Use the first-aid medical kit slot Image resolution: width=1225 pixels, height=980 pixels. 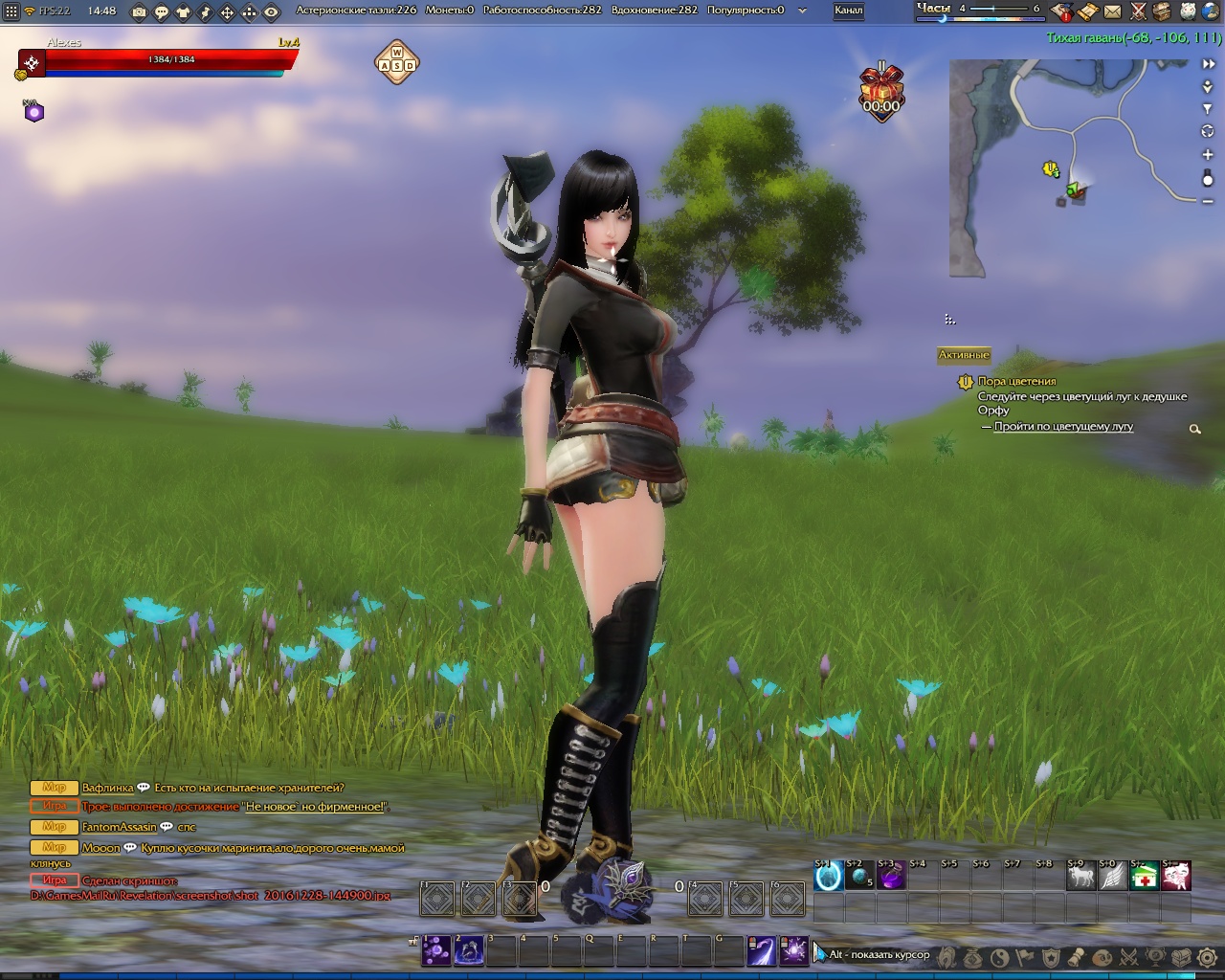tap(1144, 876)
